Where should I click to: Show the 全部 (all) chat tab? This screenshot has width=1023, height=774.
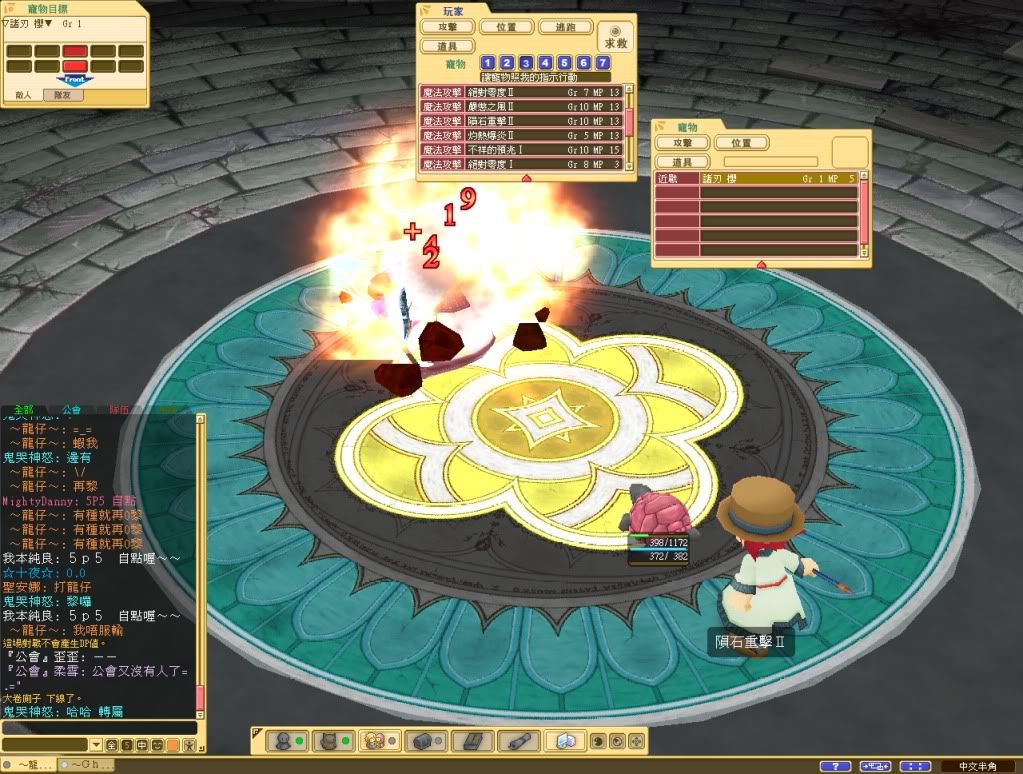click(24, 409)
